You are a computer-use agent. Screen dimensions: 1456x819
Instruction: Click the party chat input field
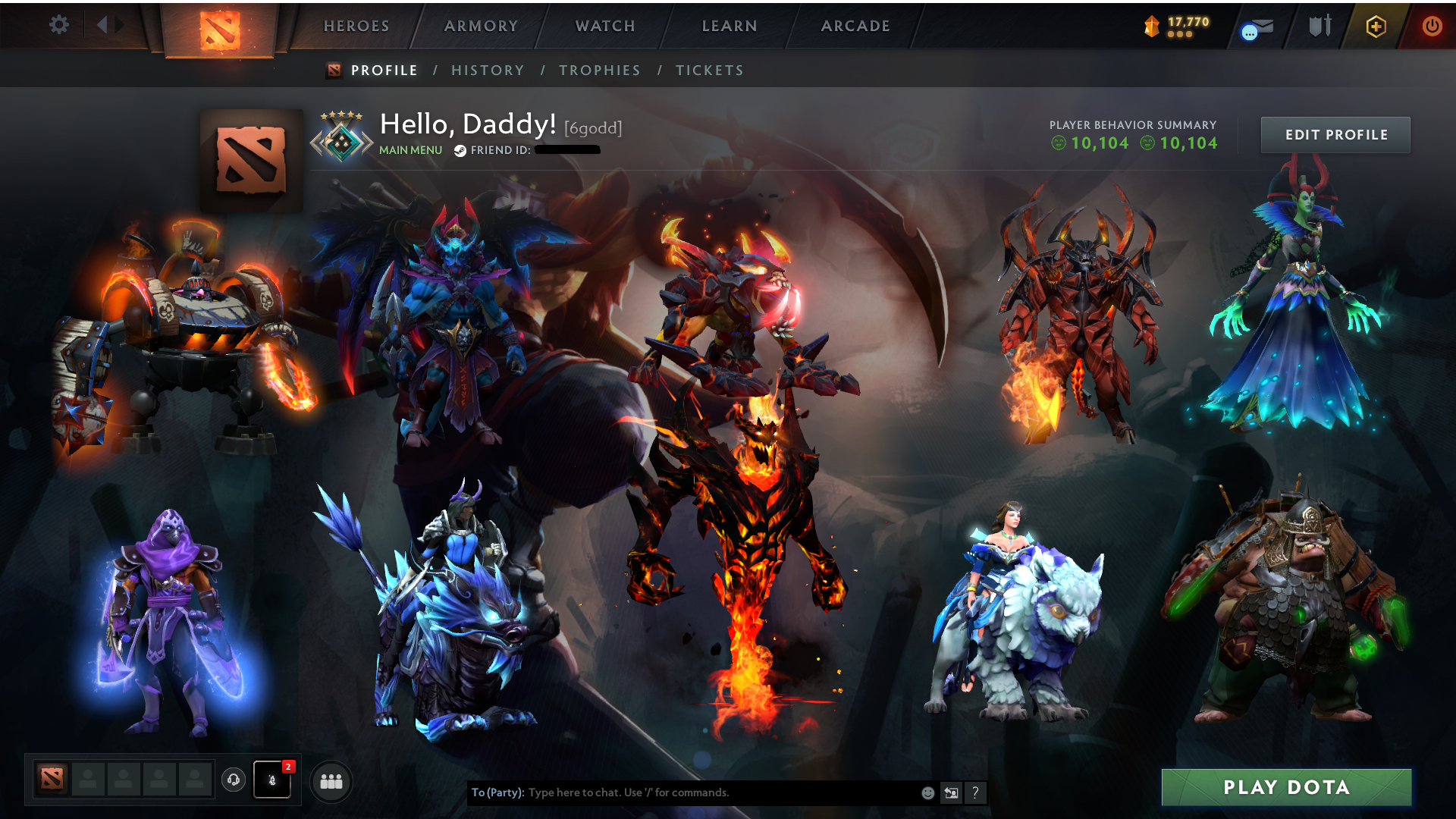click(x=682, y=792)
